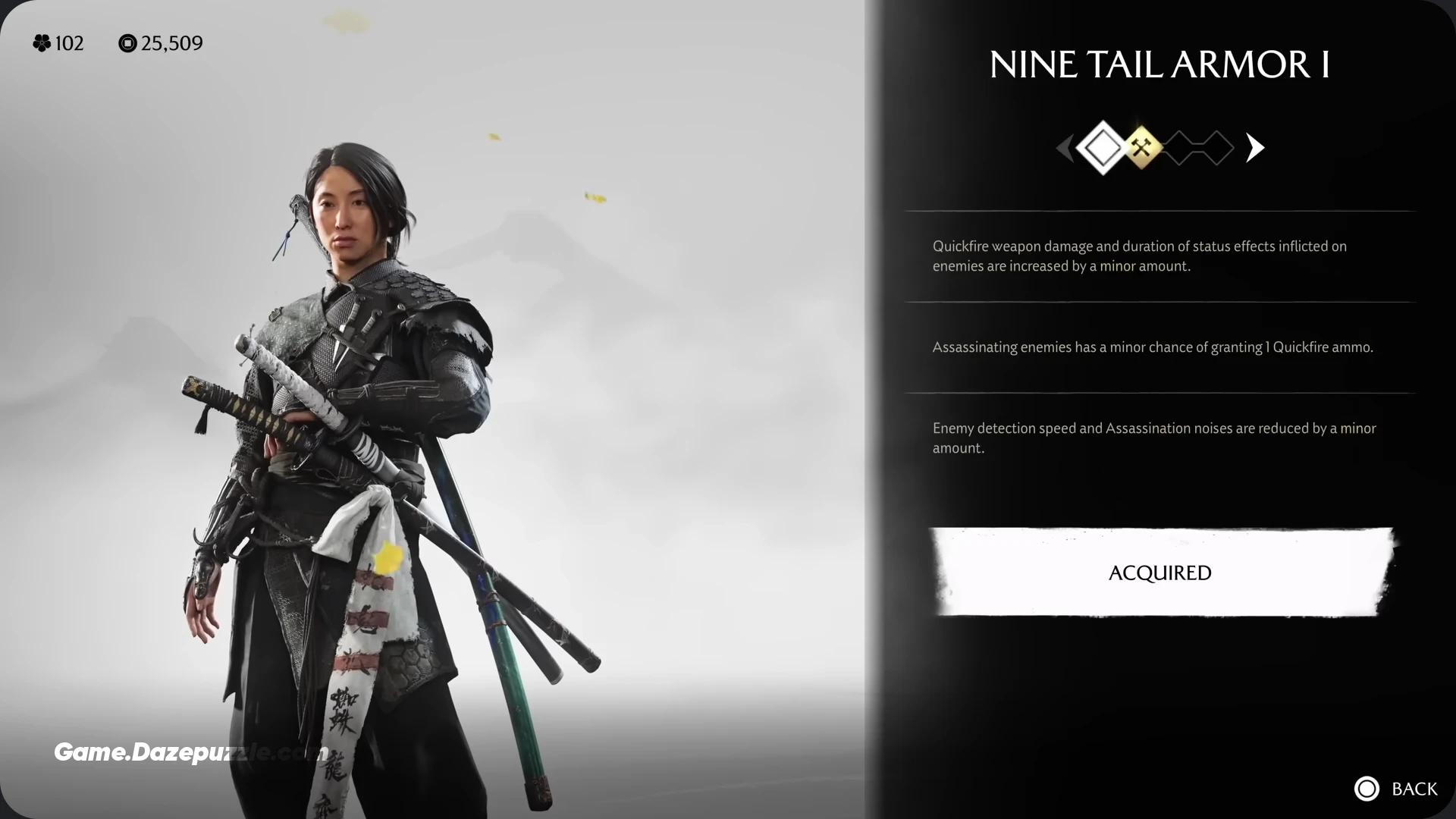Image resolution: width=1456 pixels, height=819 pixels.
Task: Click the third empty upgrade tier diamond
Action: point(1179,148)
